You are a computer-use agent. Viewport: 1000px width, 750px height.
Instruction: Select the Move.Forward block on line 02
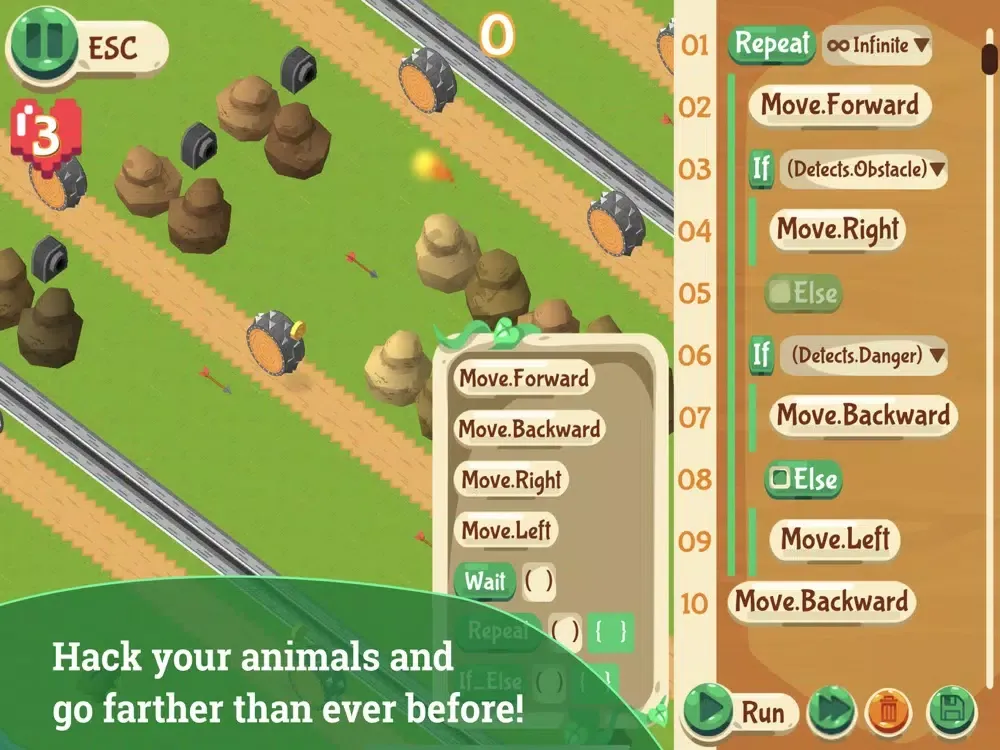pyautogui.click(x=838, y=105)
